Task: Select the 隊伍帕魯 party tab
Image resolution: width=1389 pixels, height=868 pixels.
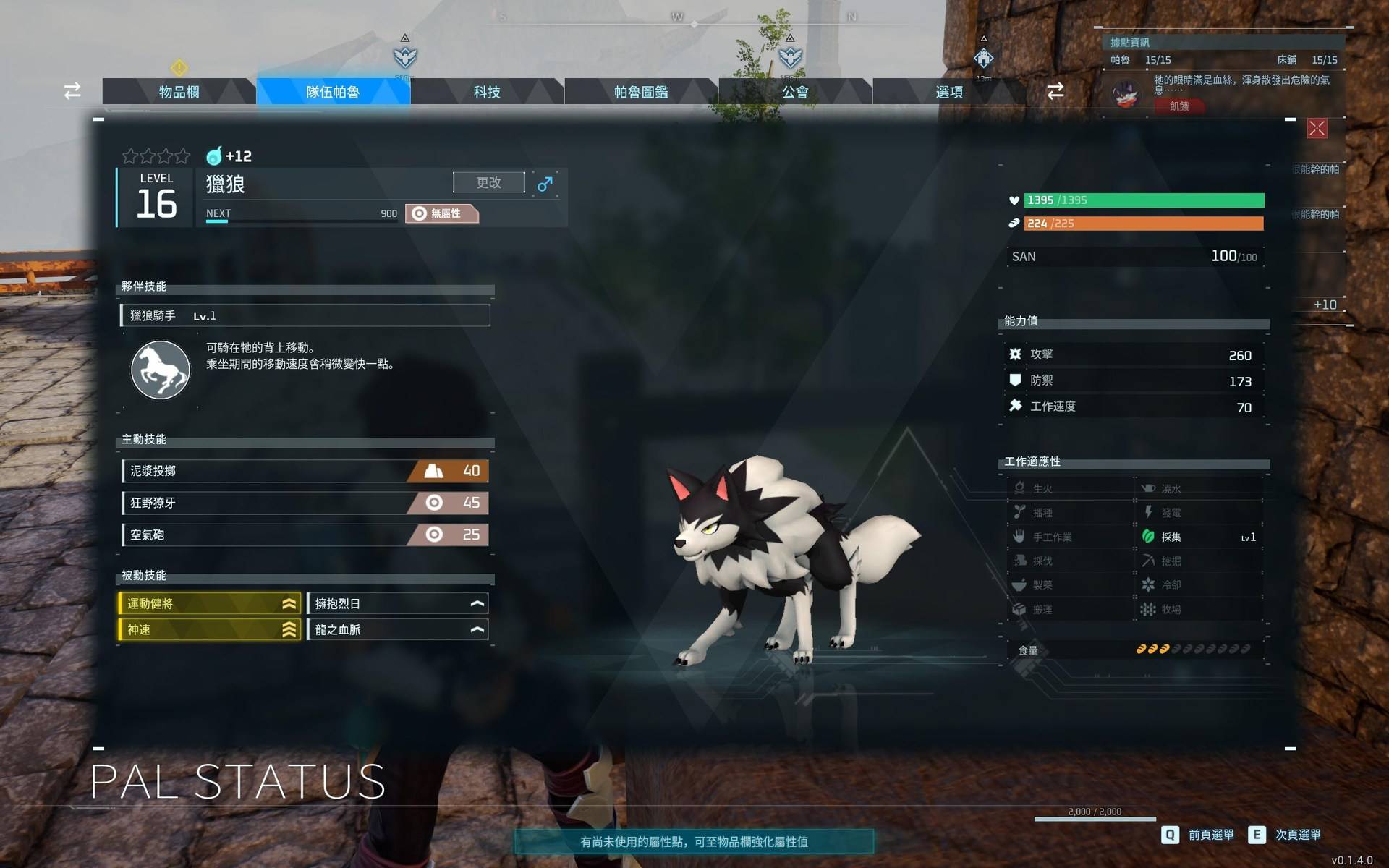Action: [x=333, y=92]
